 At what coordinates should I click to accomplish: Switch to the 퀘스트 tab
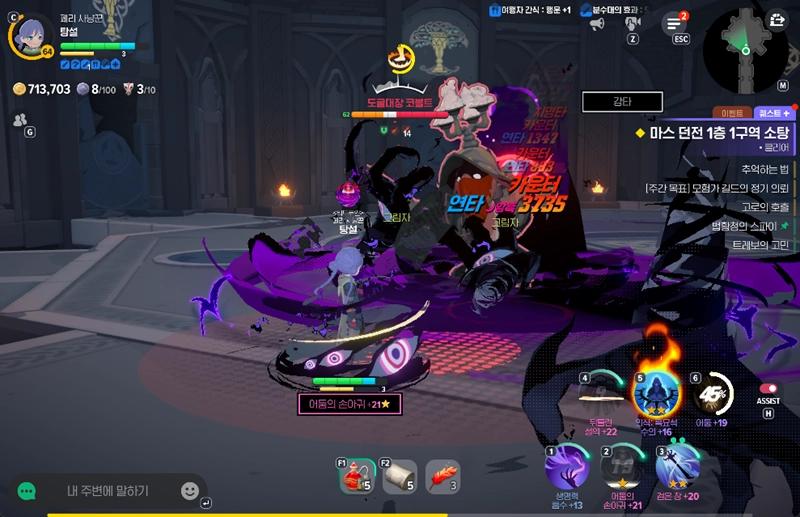coord(773,113)
